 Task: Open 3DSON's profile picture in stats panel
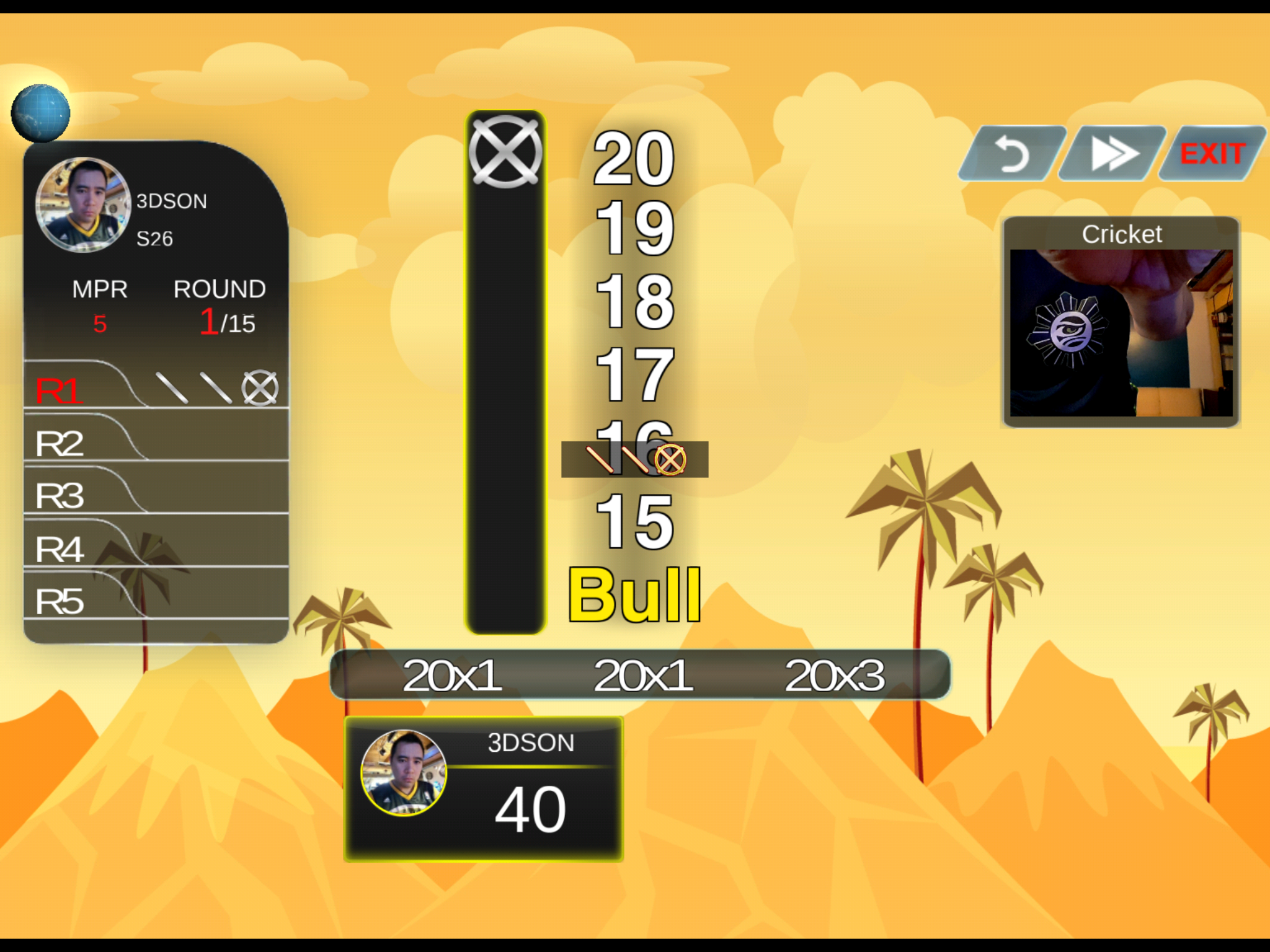coord(83,205)
